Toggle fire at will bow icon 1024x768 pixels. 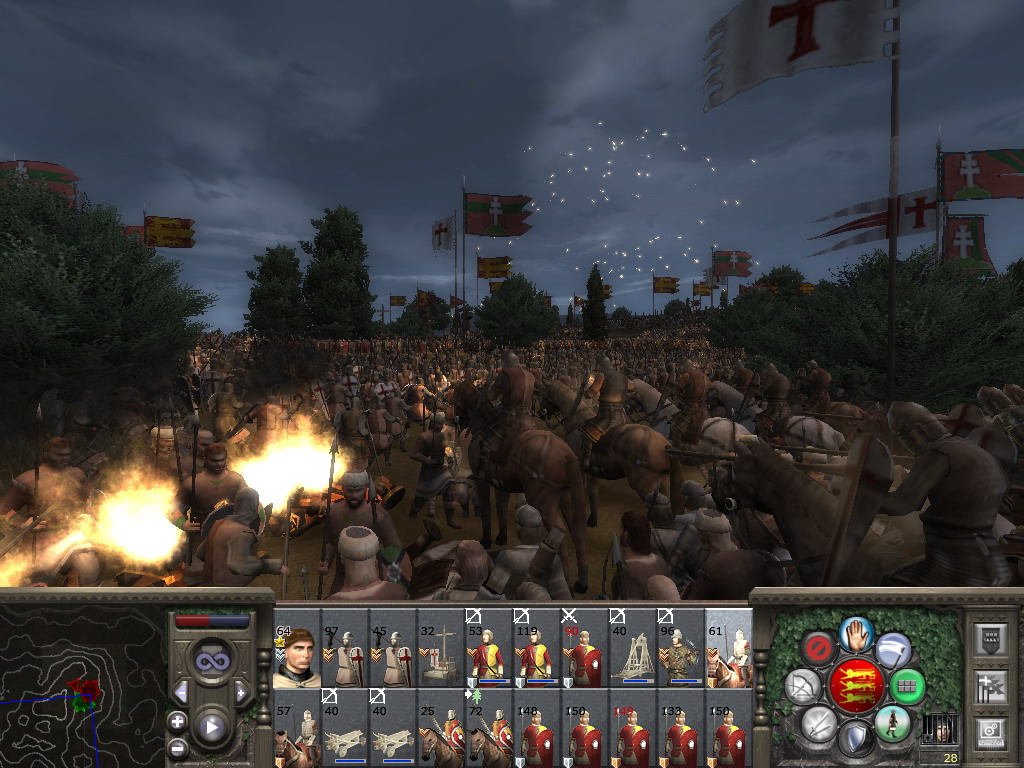[x=803, y=687]
